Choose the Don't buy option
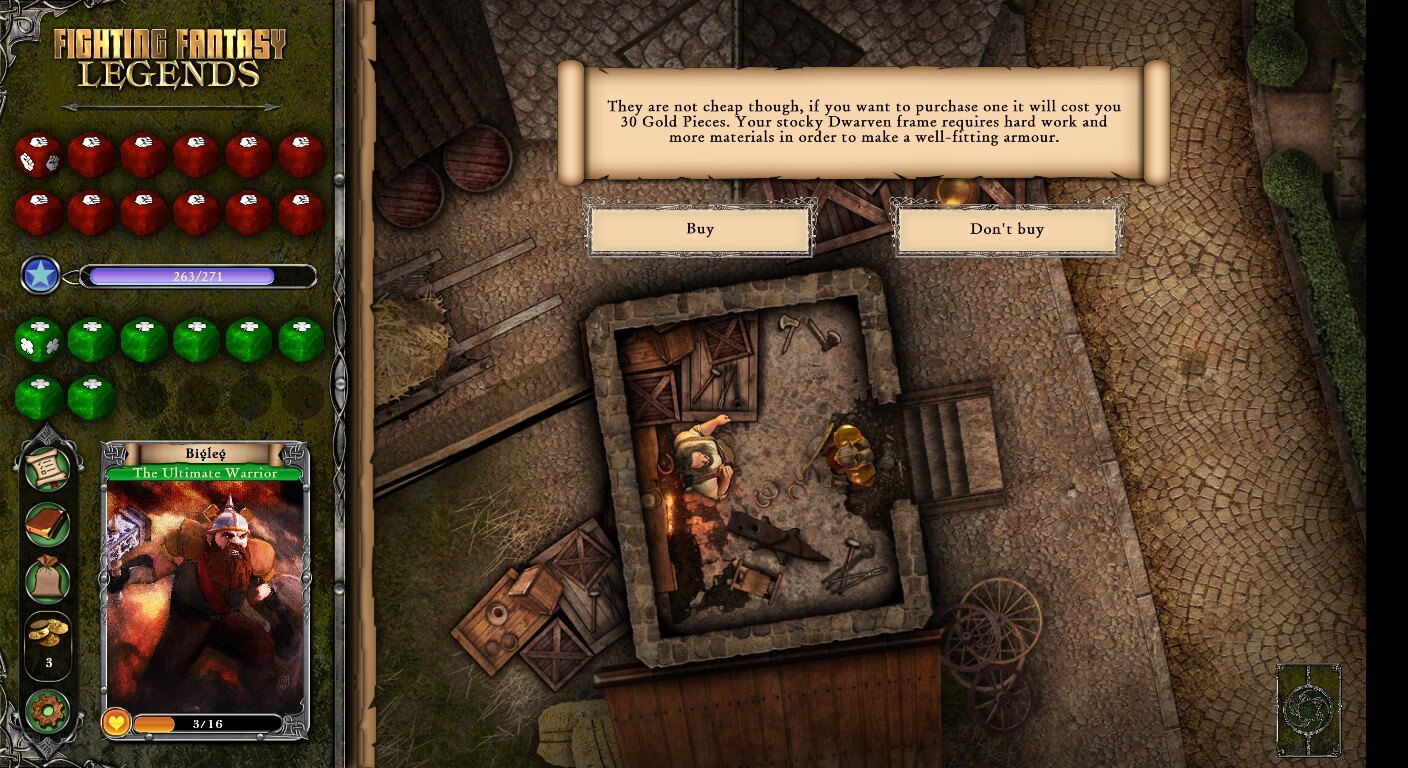The image size is (1408, 768). point(1006,230)
